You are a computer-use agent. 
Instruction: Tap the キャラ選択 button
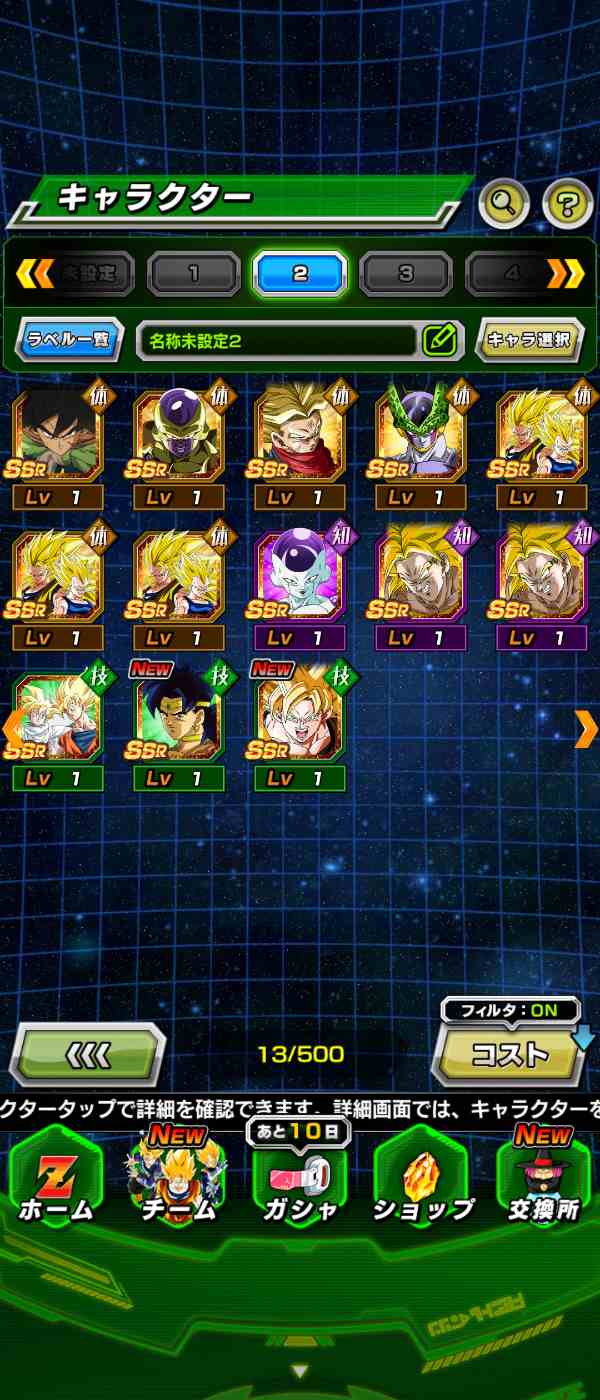tap(528, 340)
